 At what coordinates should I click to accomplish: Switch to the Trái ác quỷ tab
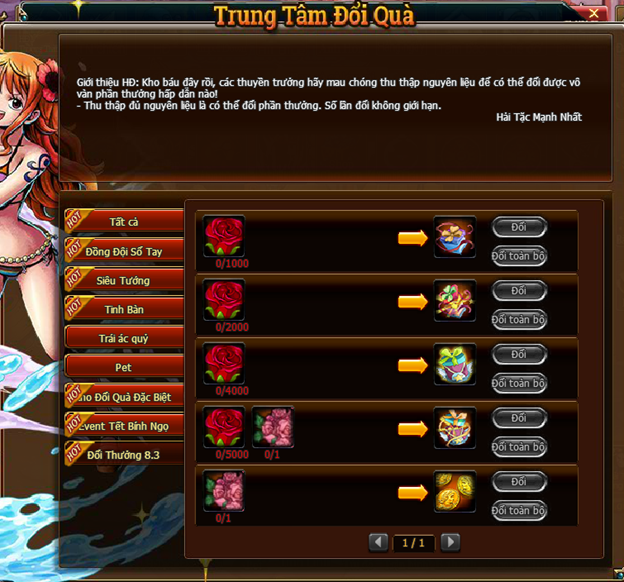tap(125, 338)
